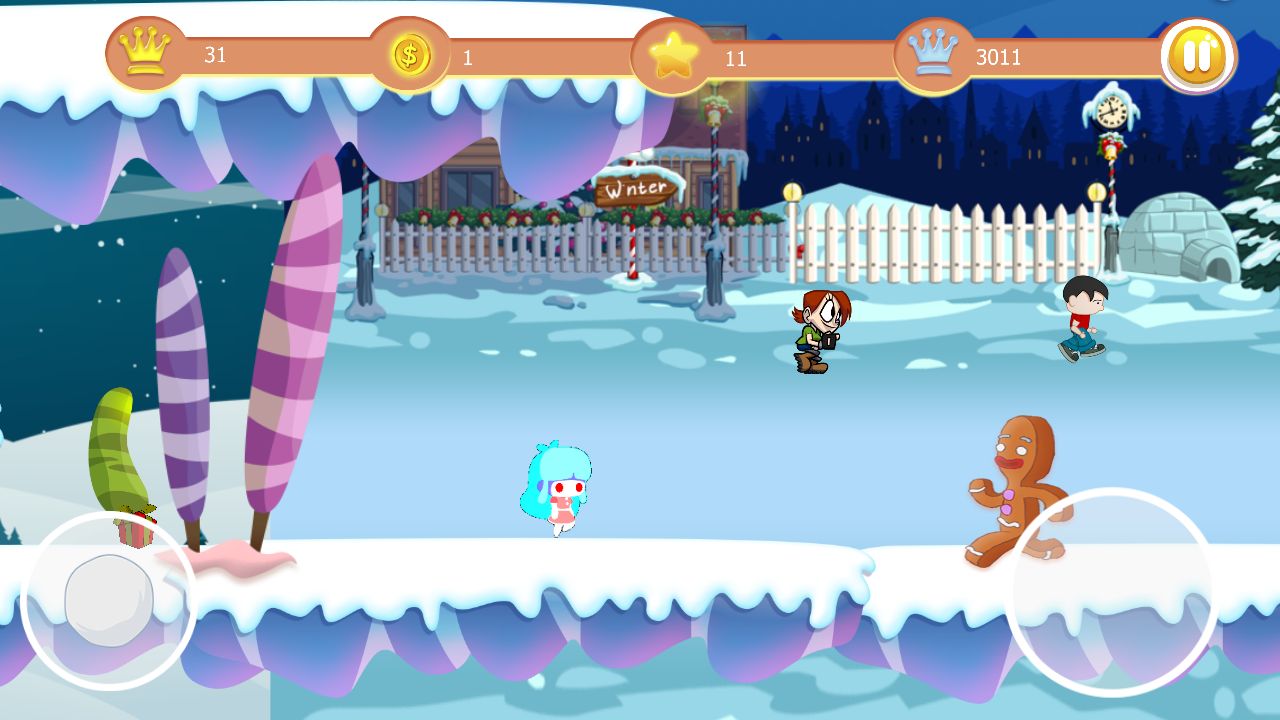Image resolution: width=1280 pixels, height=720 pixels.
Task: Tap the large round jump button
Action: pyautogui.click(x=1111, y=591)
